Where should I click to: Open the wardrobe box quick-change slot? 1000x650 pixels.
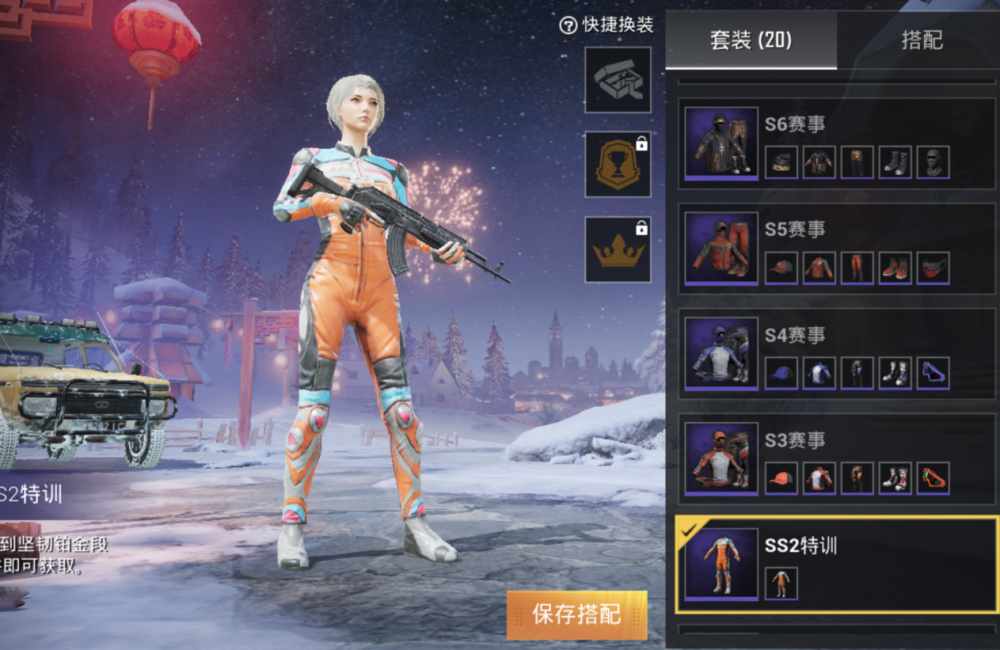click(x=618, y=80)
